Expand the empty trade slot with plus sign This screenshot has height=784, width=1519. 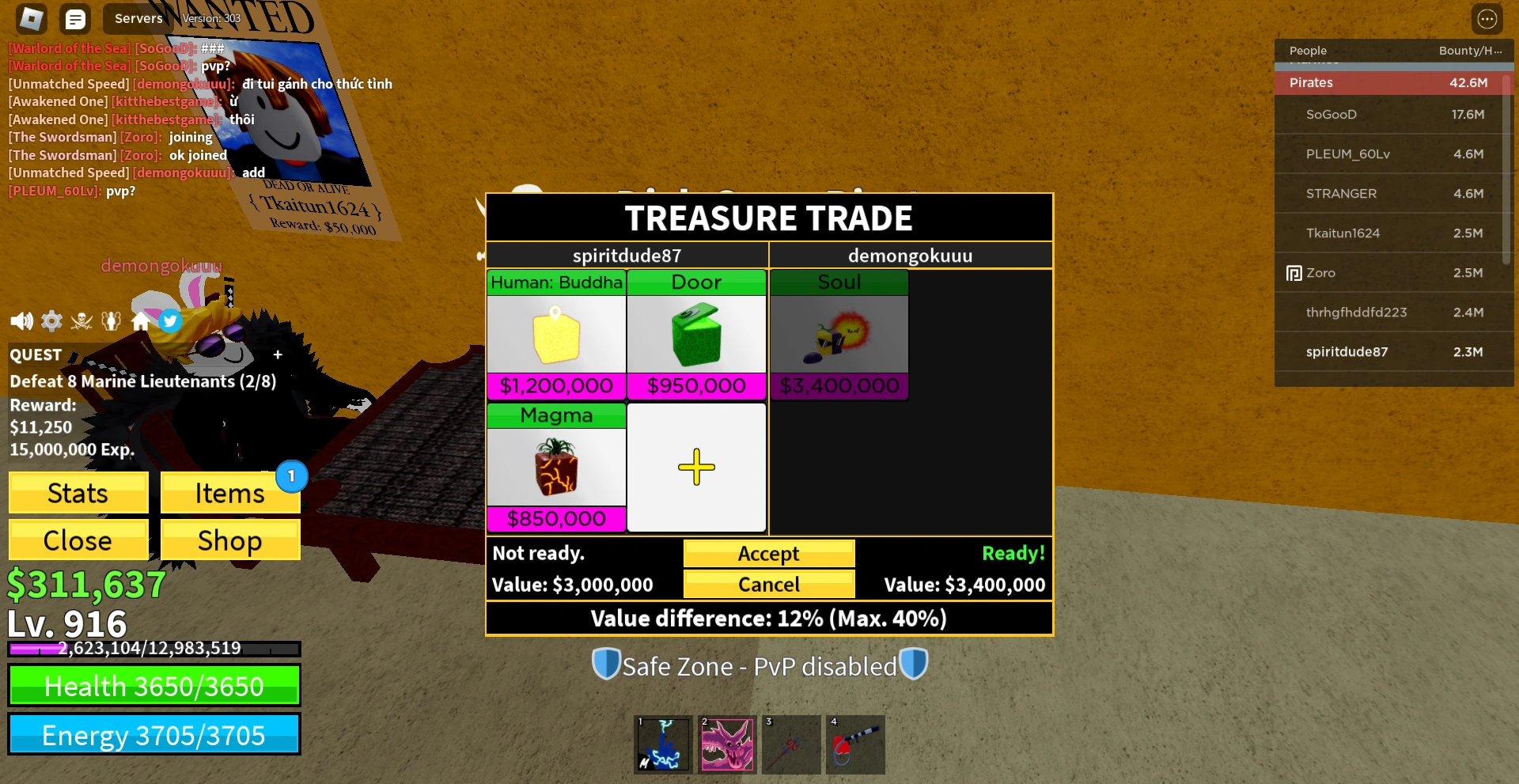(x=696, y=467)
